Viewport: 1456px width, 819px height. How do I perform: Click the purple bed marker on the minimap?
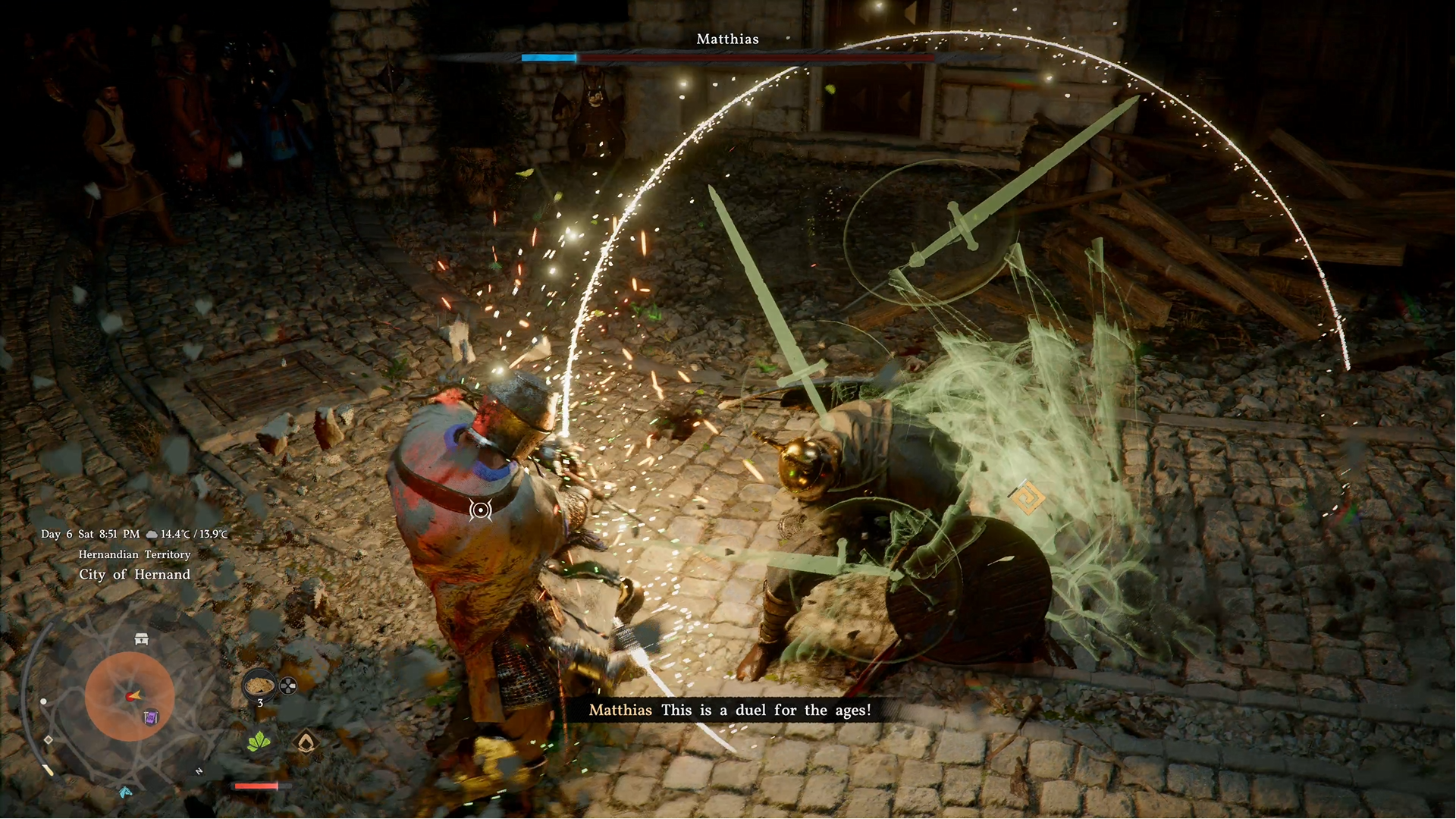click(150, 717)
